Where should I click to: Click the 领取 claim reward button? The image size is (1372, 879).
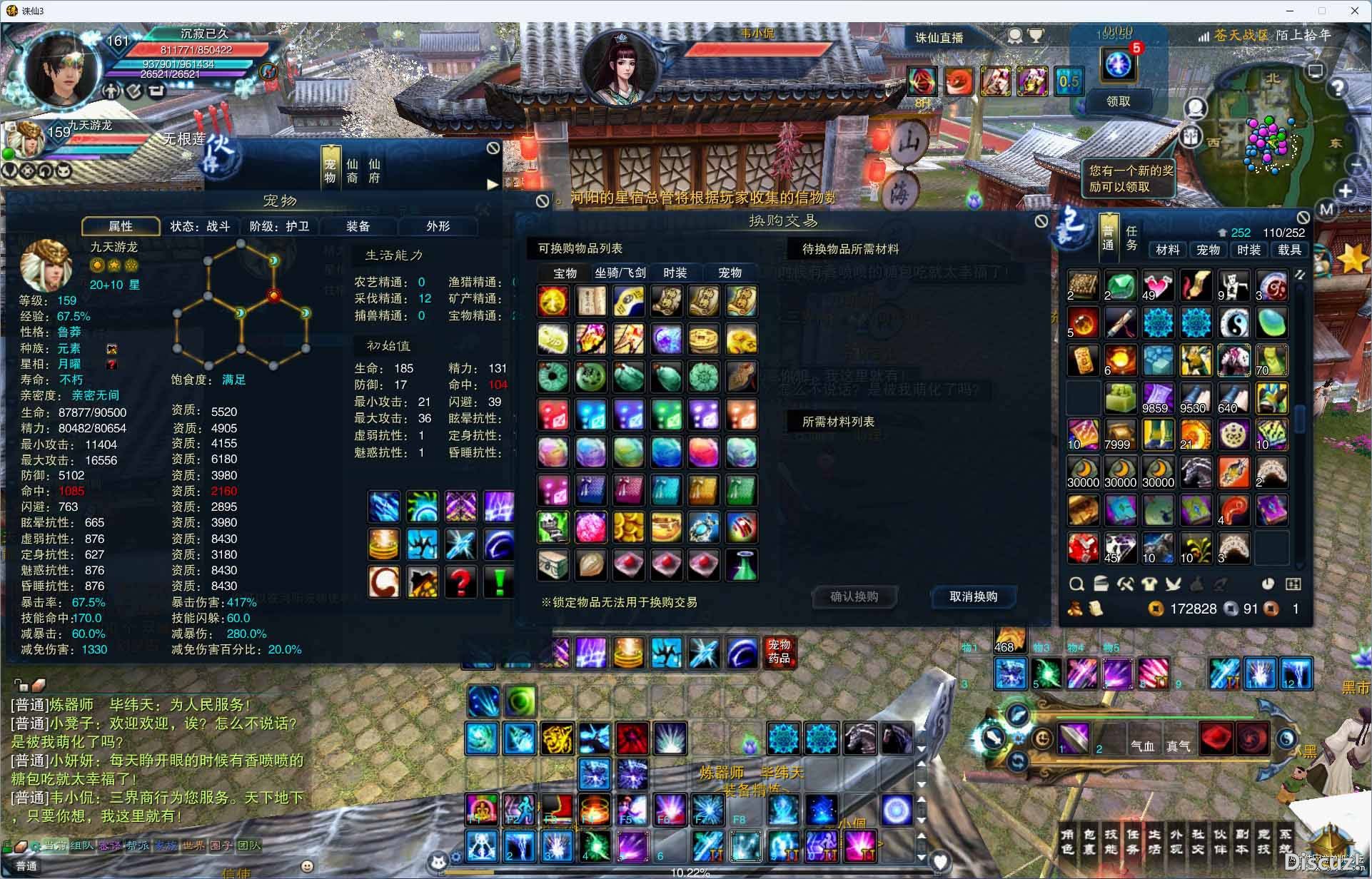pos(1119,101)
